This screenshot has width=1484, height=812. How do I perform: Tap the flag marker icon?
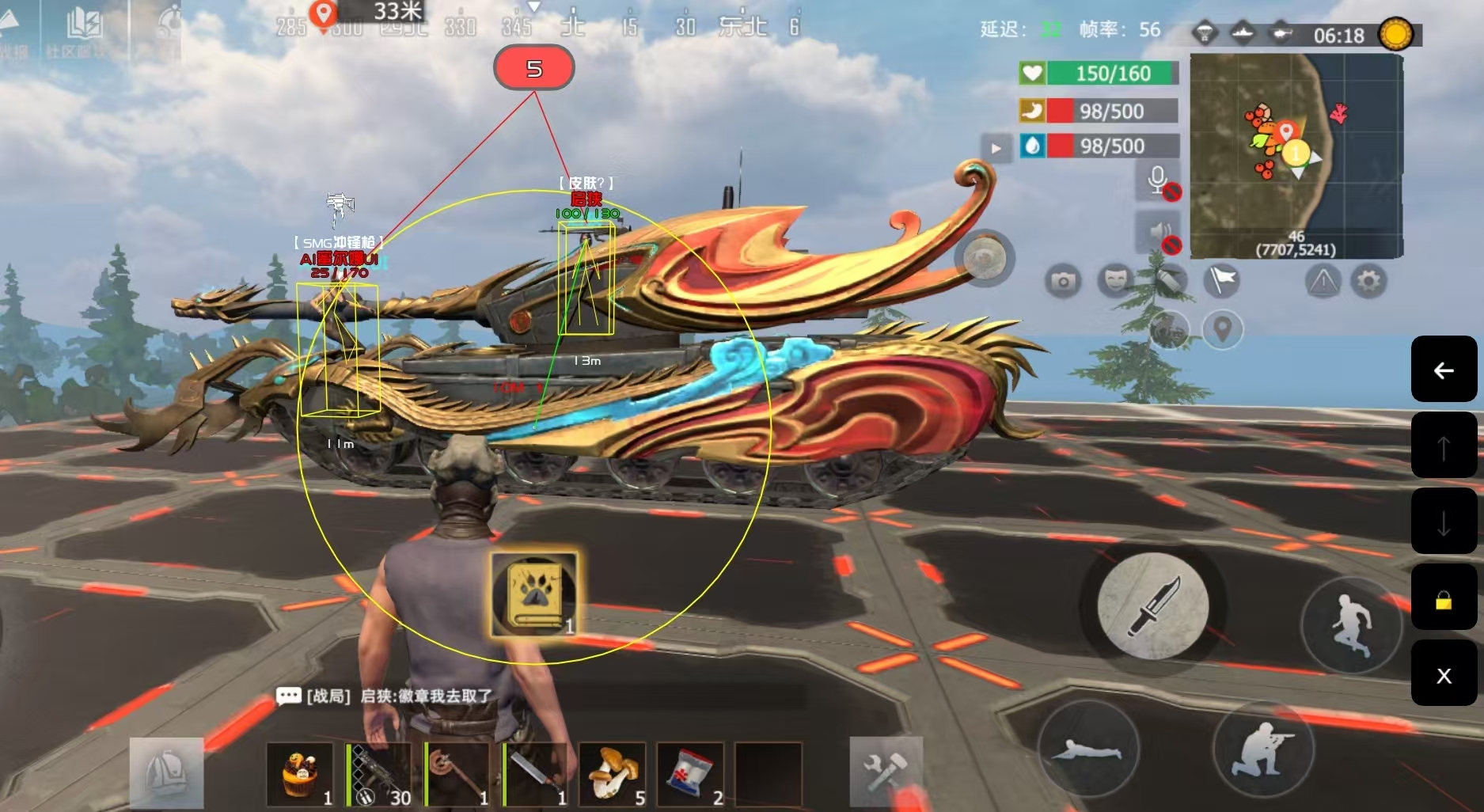[1219, 279]
